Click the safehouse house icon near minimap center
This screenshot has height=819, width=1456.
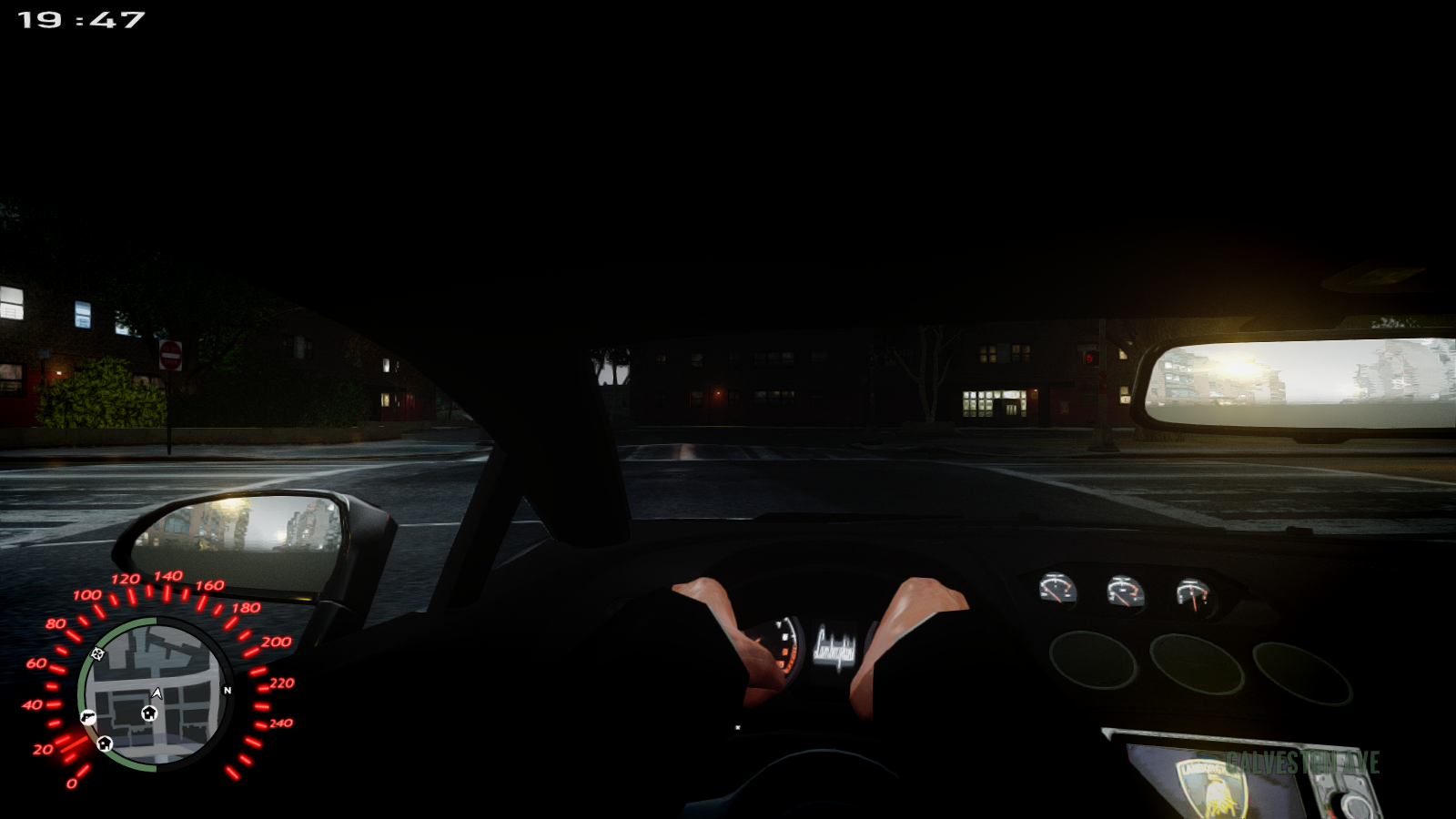coord(149,713)
